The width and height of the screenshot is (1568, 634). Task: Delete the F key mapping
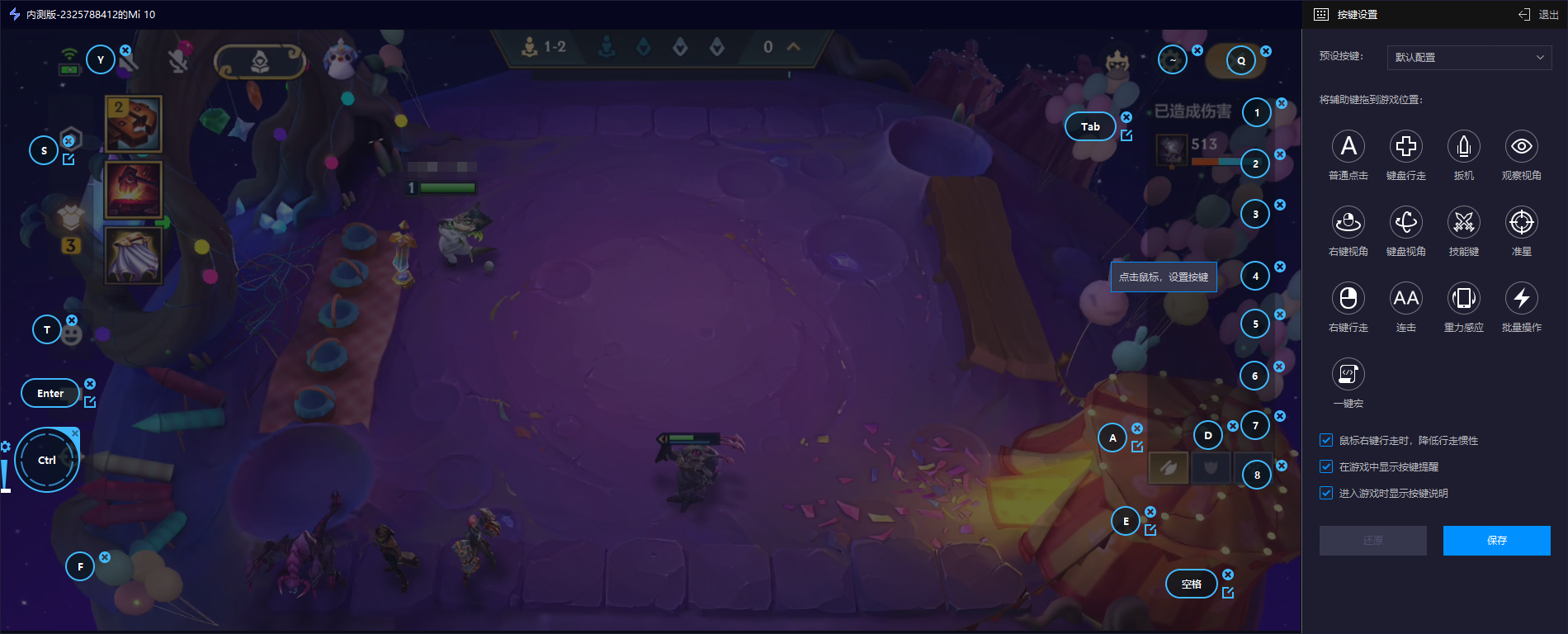[x=105, y=557]
